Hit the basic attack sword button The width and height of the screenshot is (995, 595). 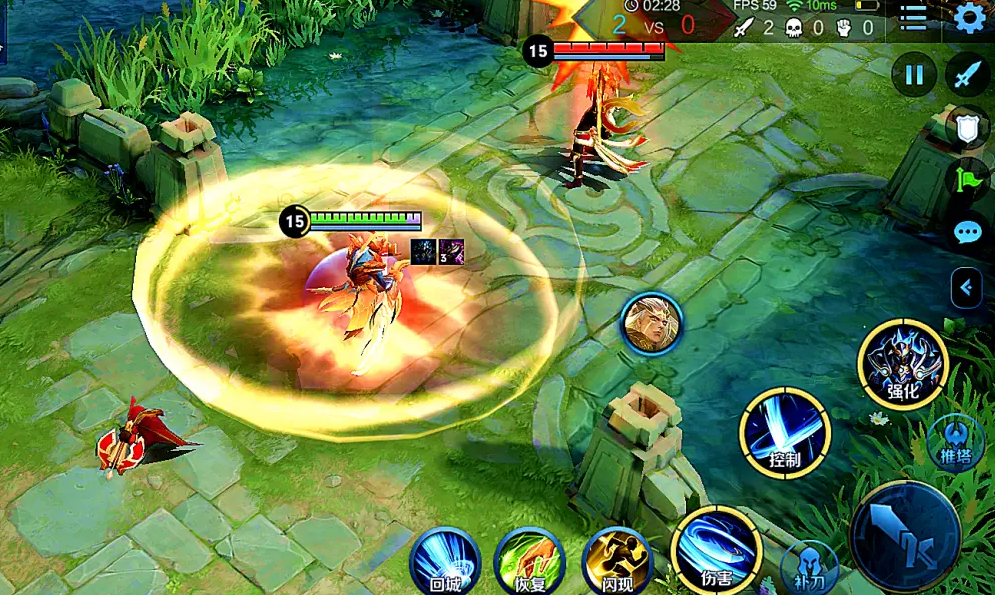pyautogui.click(x=905, y=536)
